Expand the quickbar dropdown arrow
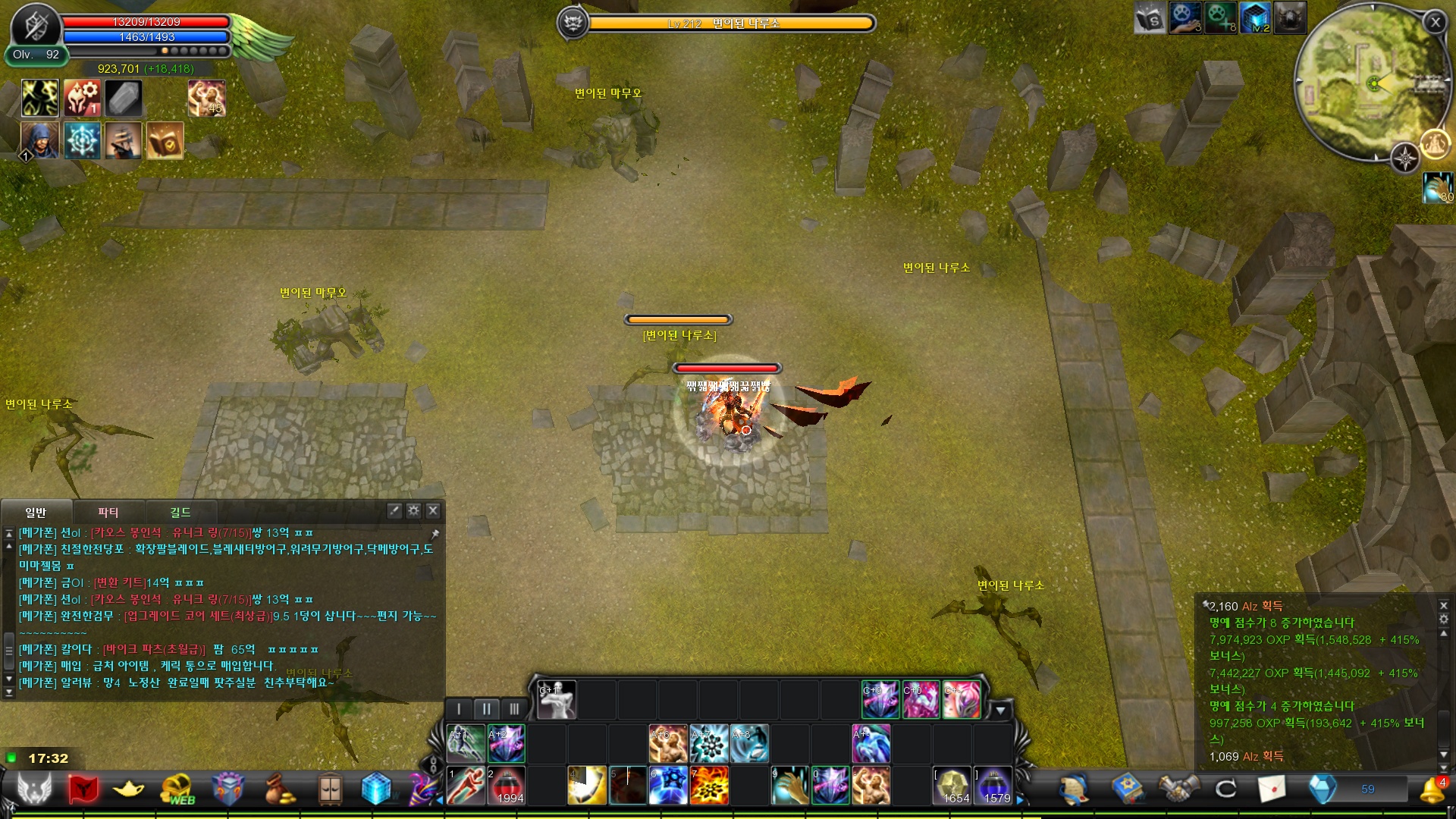The height and width of the screenshot is (819, 1456). 1000,711
